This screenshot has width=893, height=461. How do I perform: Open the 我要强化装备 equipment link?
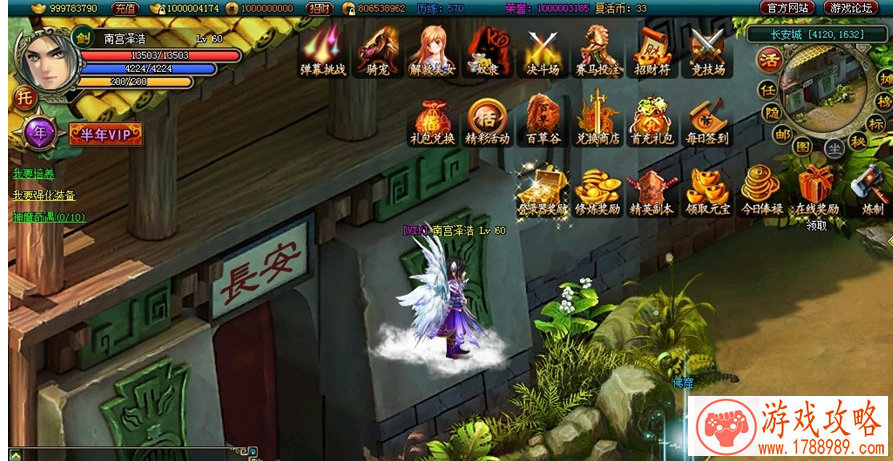point(44,195)
